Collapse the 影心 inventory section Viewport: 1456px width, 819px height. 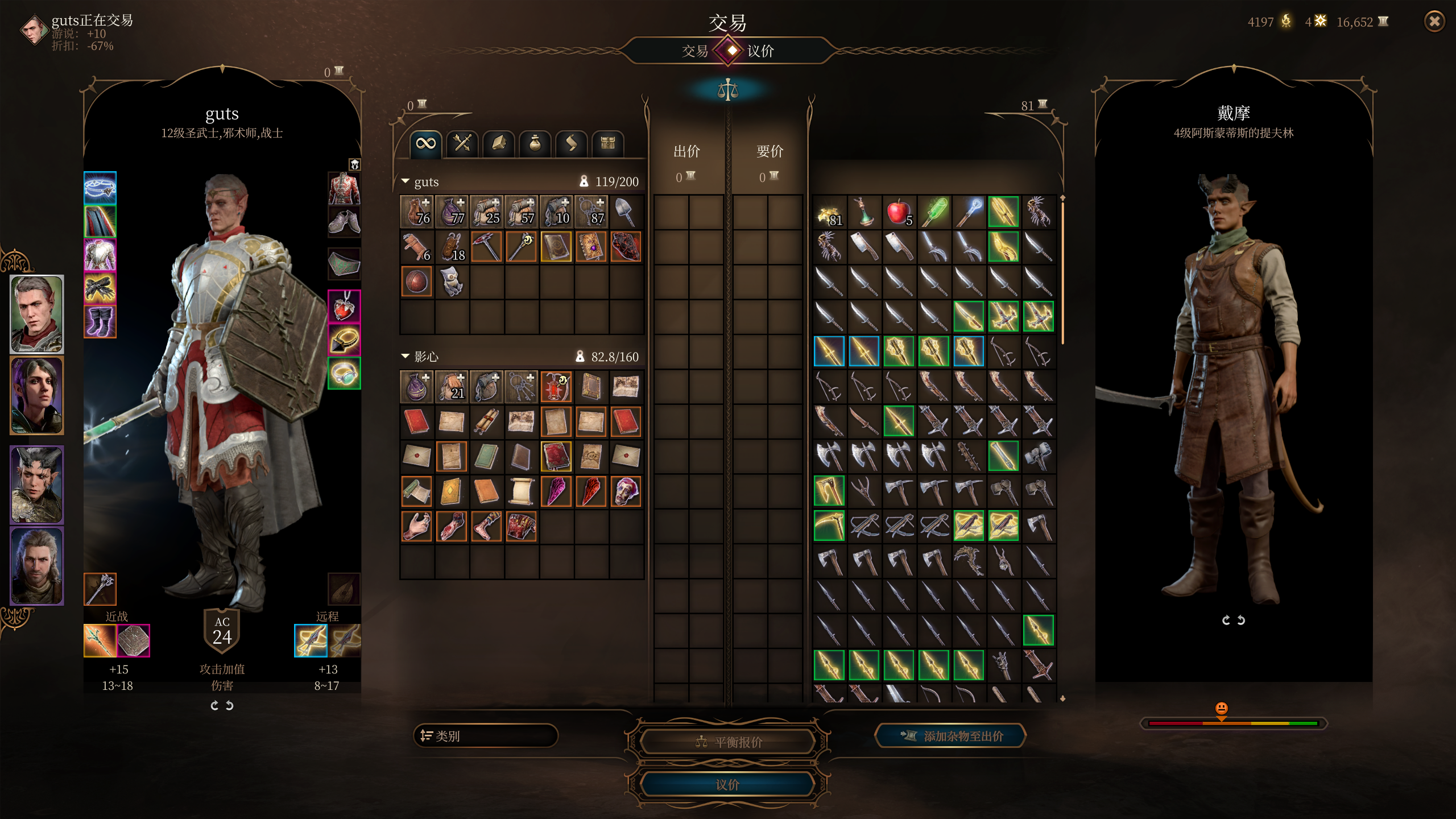(406, 357)
